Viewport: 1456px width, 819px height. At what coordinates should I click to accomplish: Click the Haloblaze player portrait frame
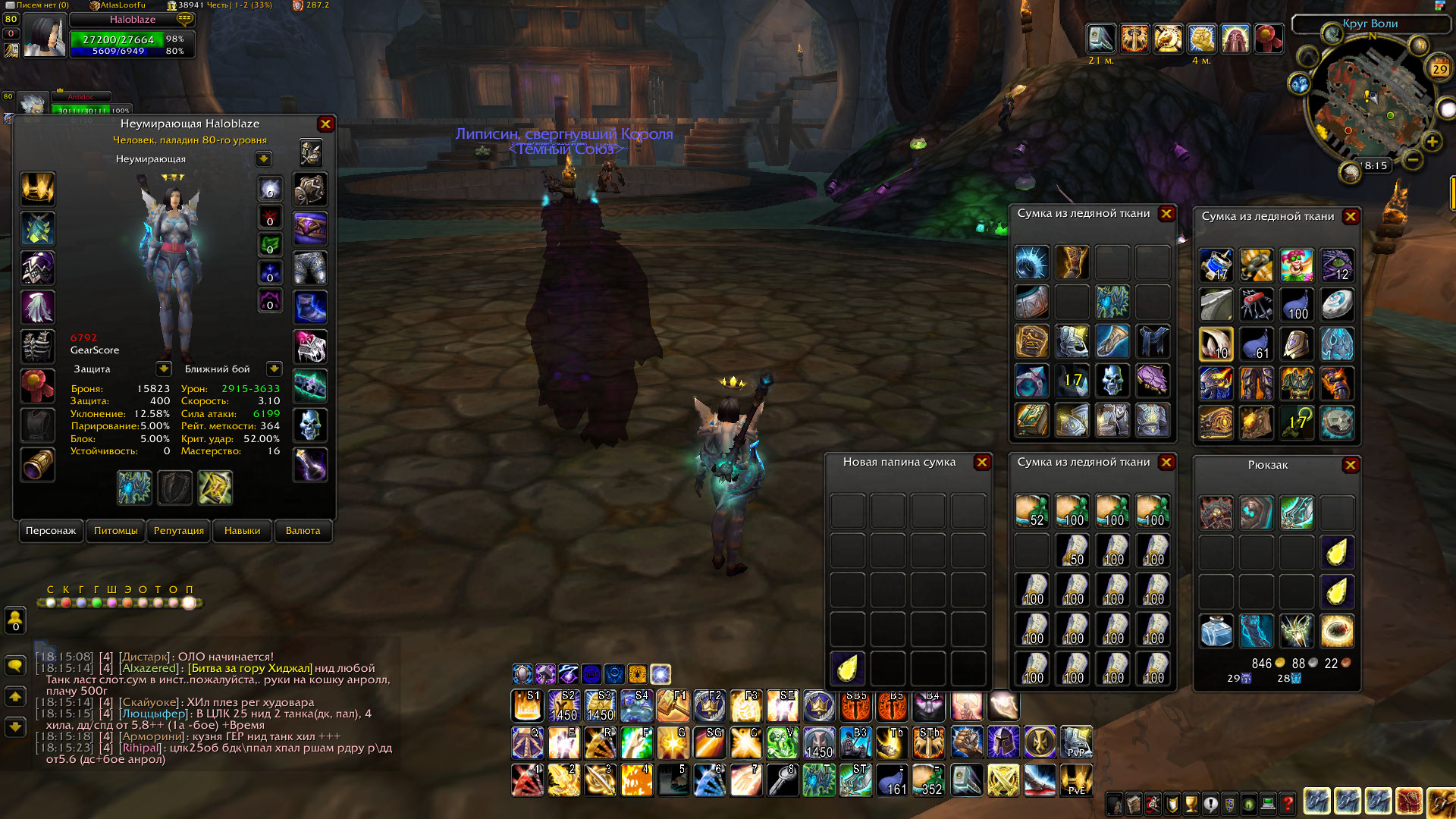(x=44, y=36)
